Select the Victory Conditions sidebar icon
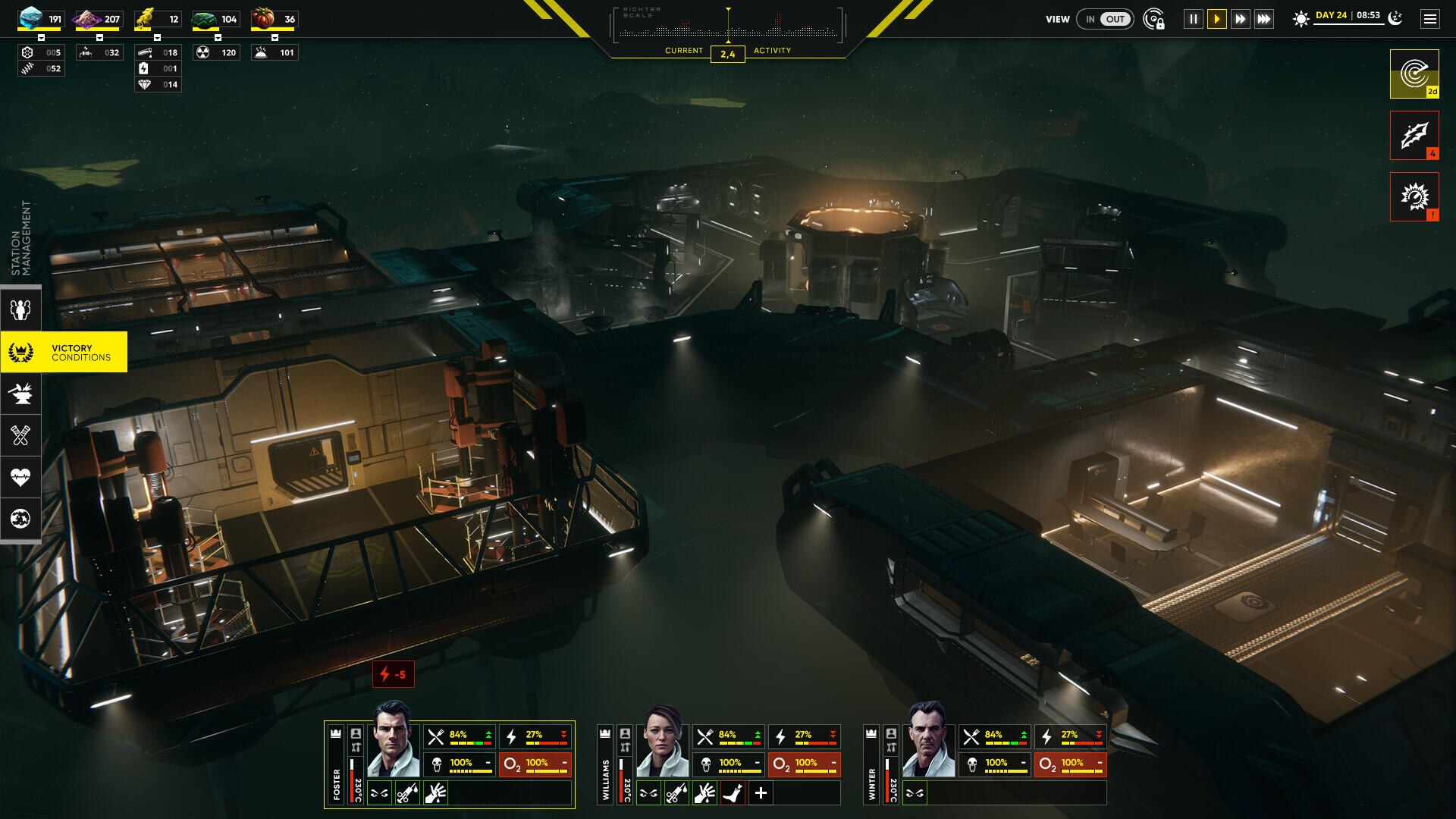The image size is (1456, 819). pos(20,351)
